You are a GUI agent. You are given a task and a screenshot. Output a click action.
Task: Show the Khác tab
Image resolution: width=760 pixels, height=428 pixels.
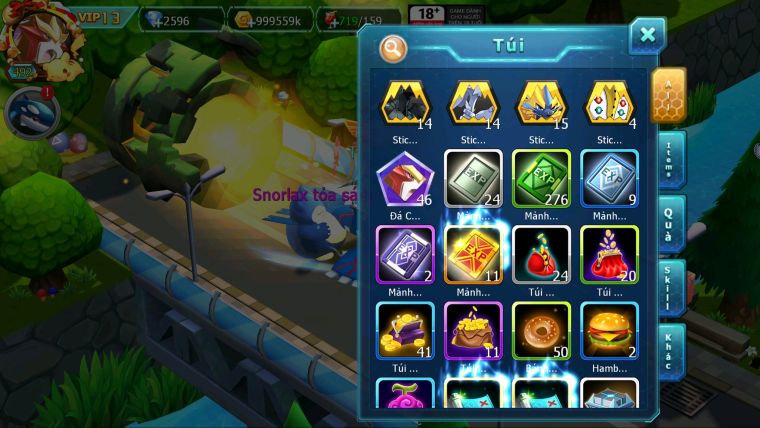[x=668, y=351]
